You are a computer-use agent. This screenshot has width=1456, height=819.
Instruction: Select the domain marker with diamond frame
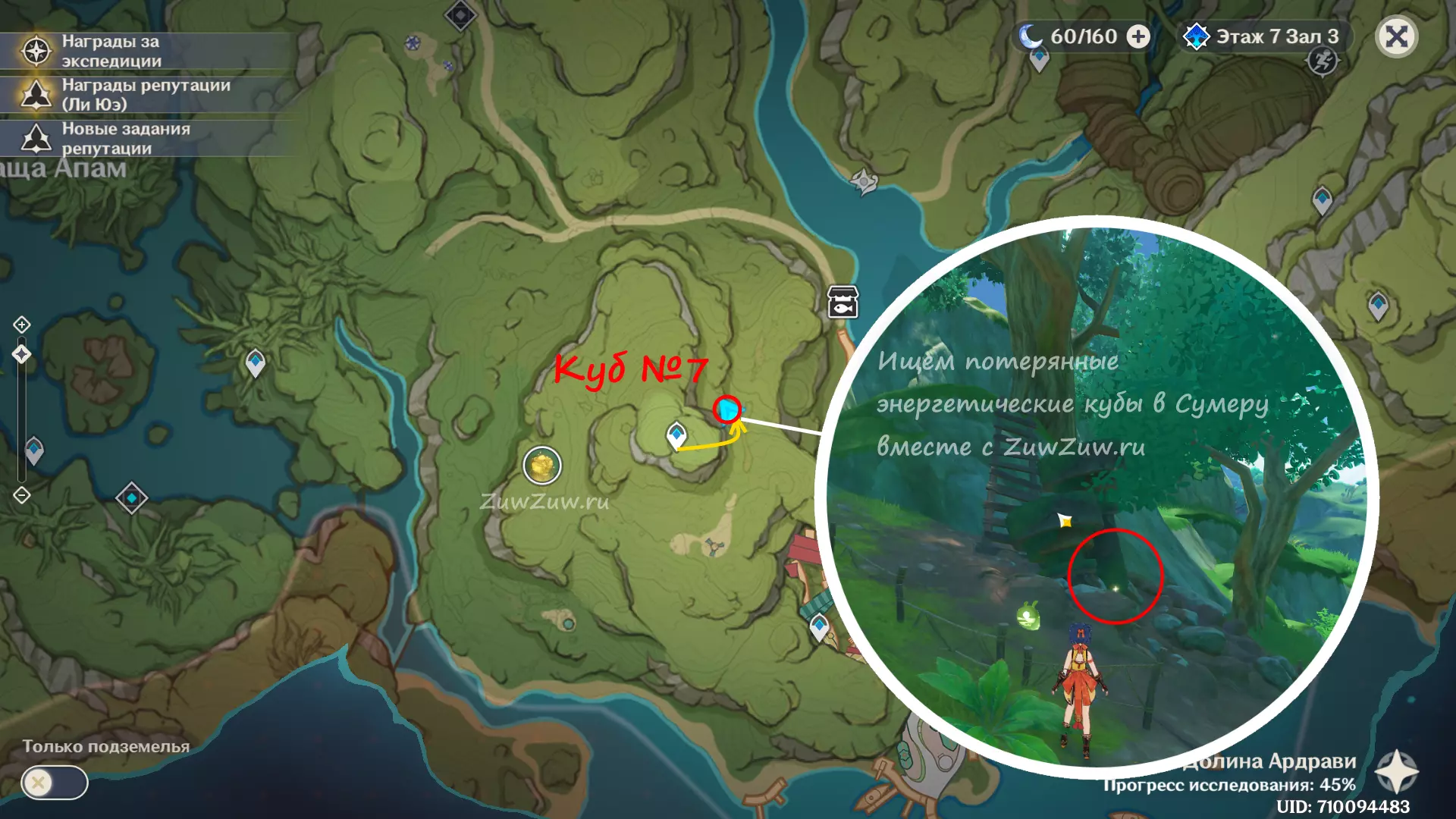coord(131,498)
